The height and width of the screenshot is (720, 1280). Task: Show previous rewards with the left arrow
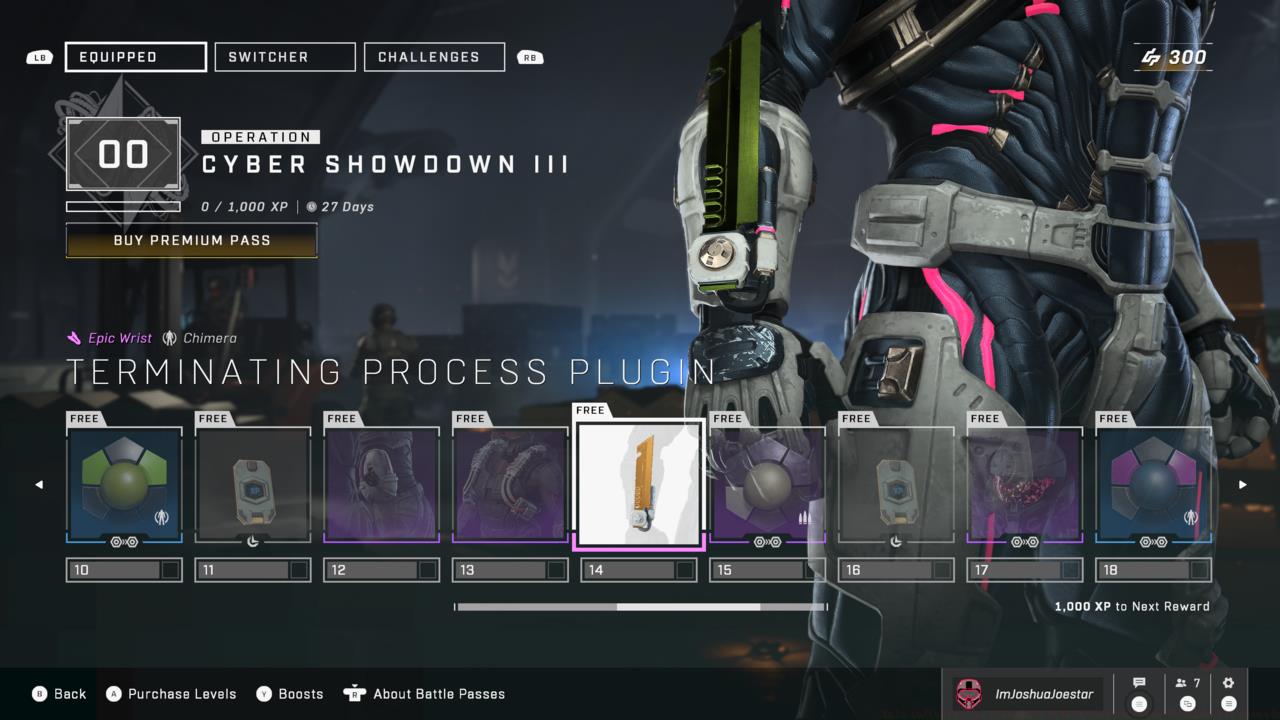pyautogui.click(x=39, y=485)
